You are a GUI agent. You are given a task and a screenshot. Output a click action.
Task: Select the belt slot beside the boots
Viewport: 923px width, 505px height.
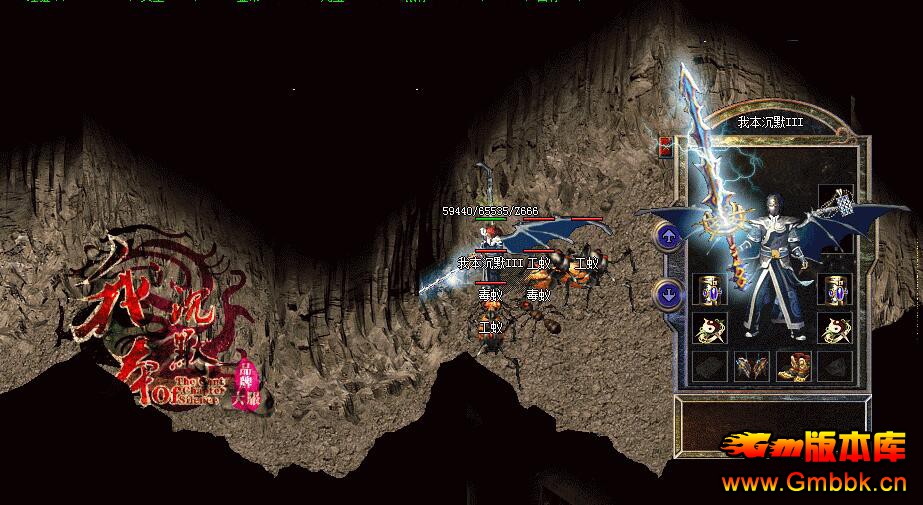751,366
